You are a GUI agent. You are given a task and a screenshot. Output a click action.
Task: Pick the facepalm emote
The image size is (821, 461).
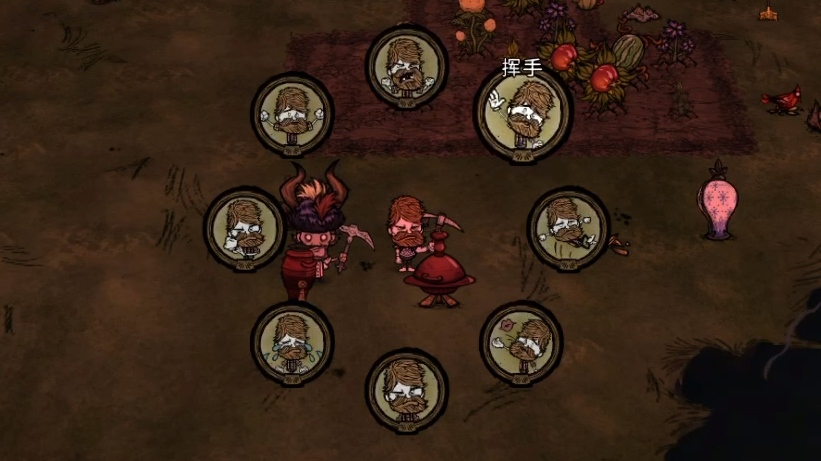point(245,227)
